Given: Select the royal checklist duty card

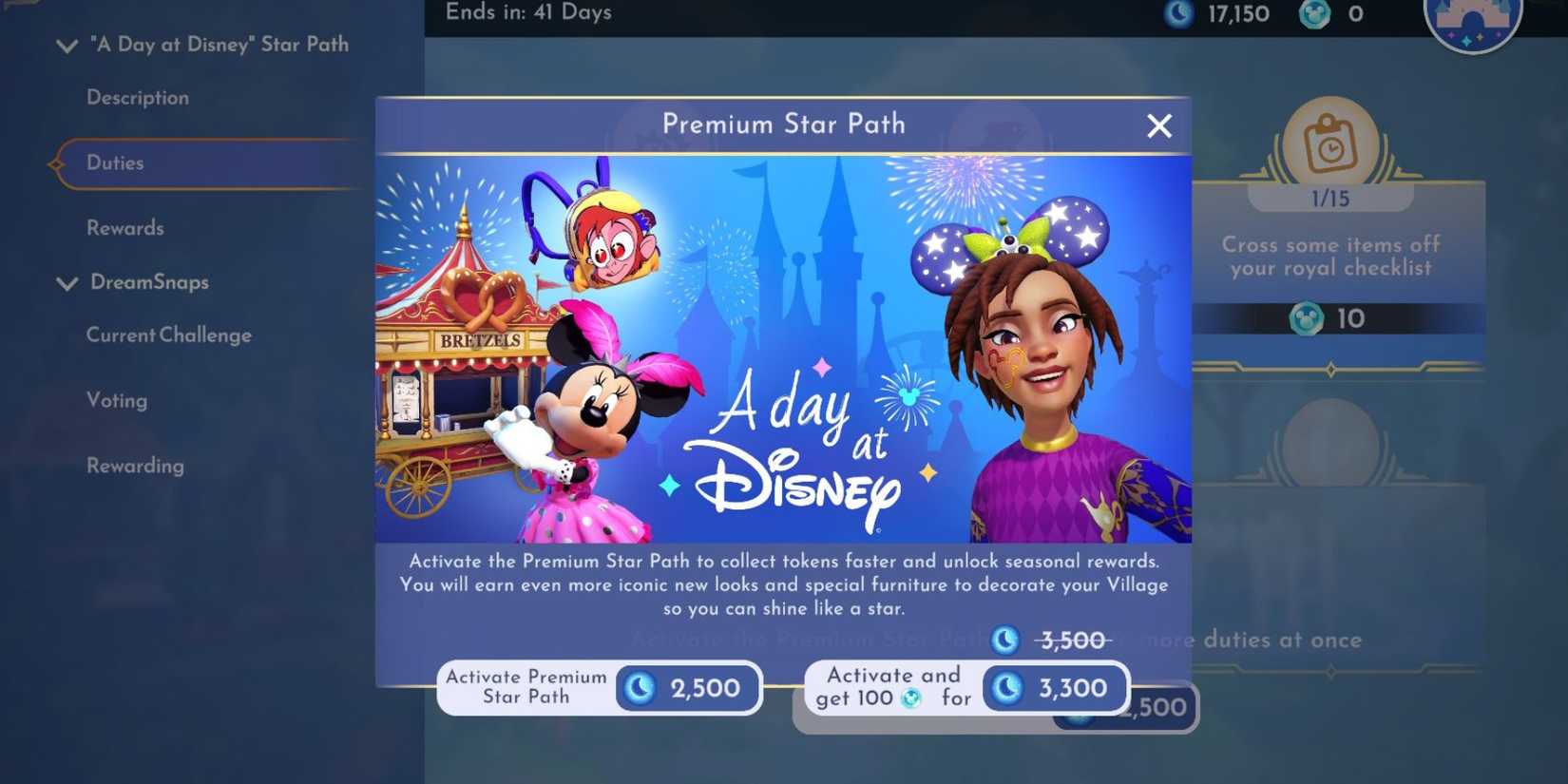Looking at the screenshot, I should point(1330,257).
